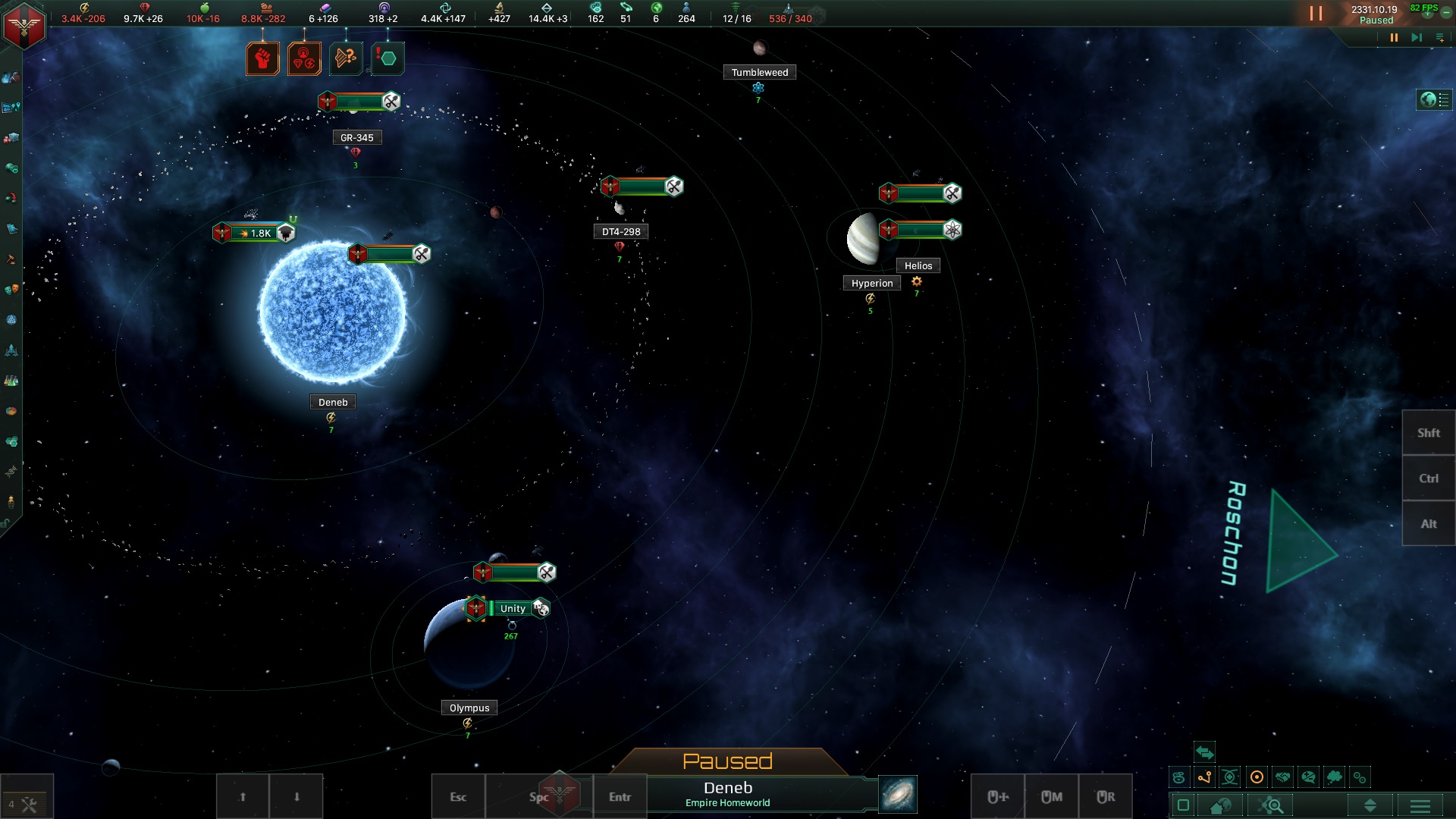Advance one day with the step-forward button

(1416, 38)
